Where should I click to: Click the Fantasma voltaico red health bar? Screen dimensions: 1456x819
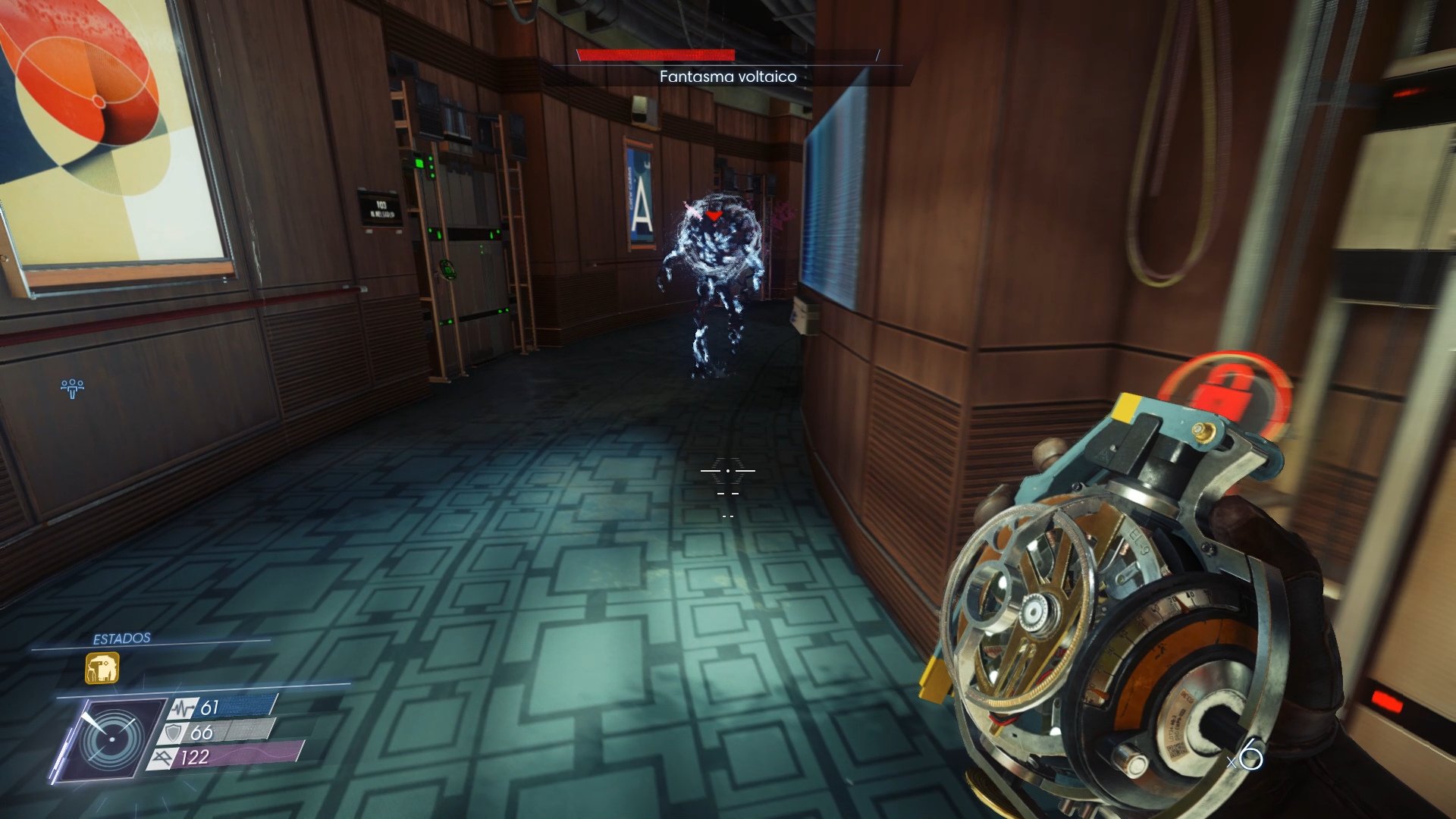click(x=656, y=55)
